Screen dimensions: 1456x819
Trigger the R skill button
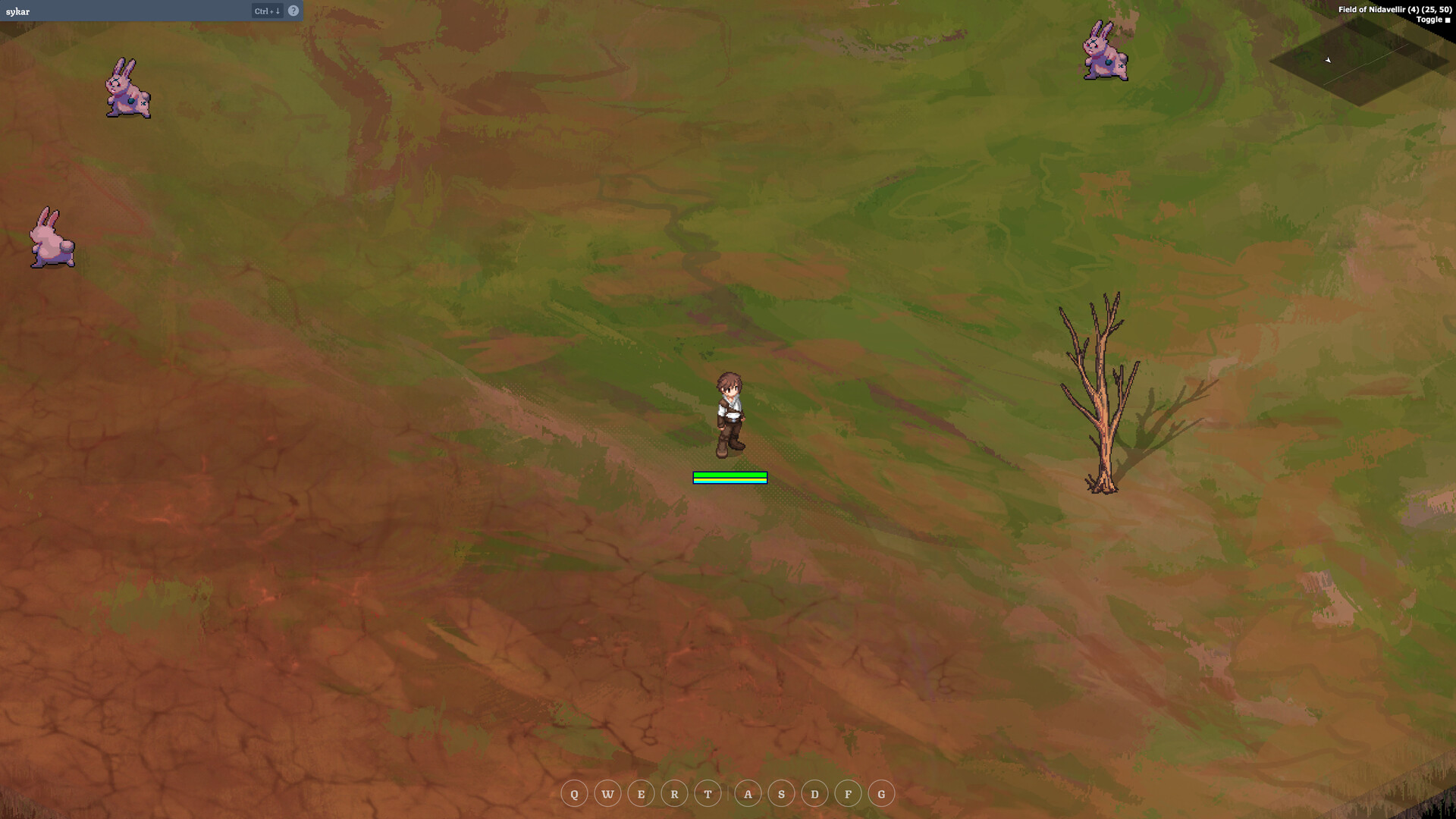pos(673,793)
